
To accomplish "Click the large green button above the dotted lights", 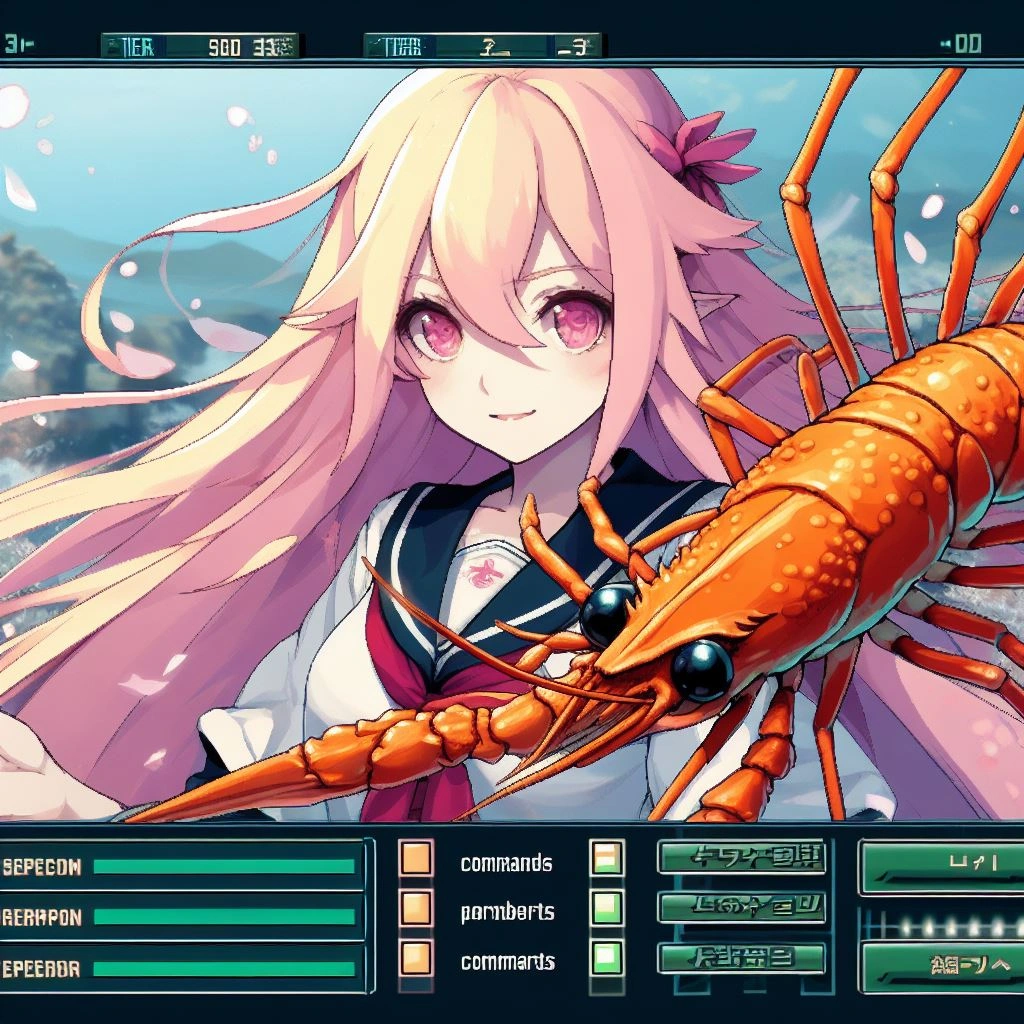I will point(942,866).
